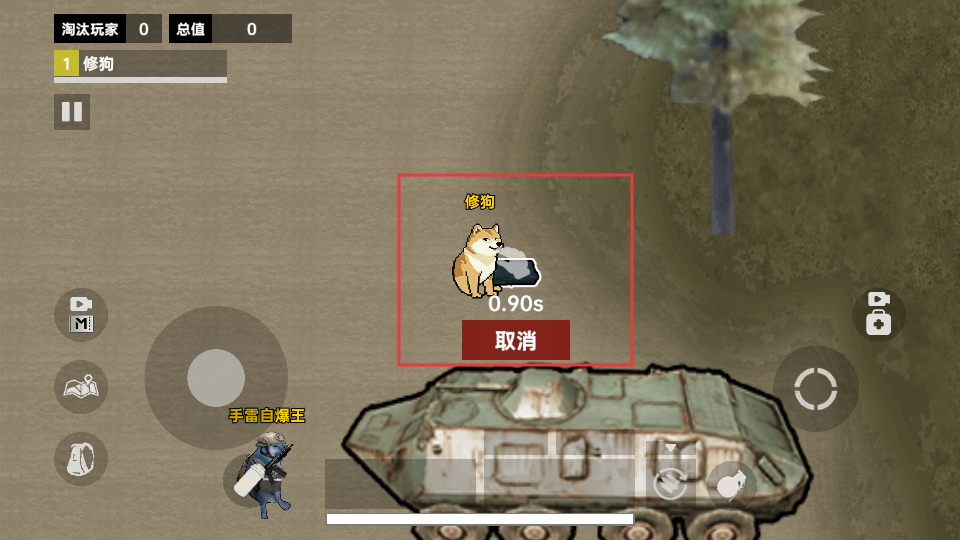Select player 修狗 in the ranking list
Image resolution: width=960 pixels, height=540 pixels.
(x=140, y=64)
